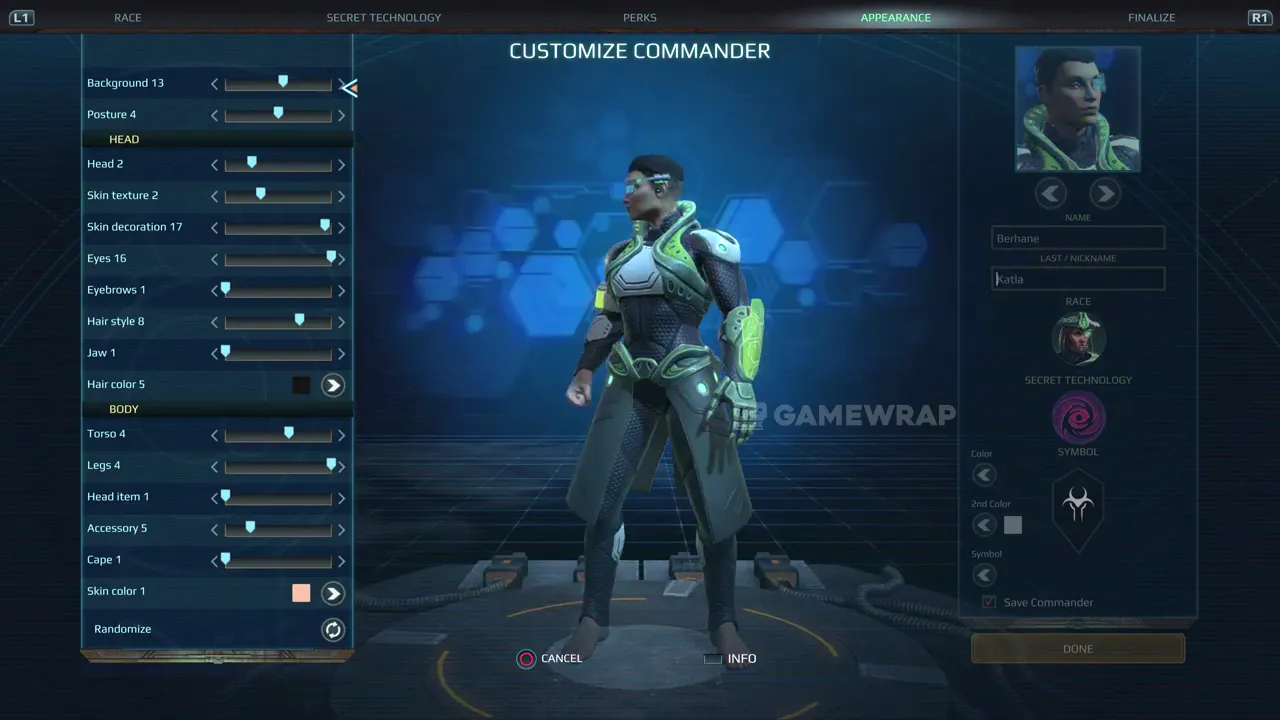Screen dimensions: 1280x720
Task: Decrease the Torso value
Action: [x=214, y=434]
